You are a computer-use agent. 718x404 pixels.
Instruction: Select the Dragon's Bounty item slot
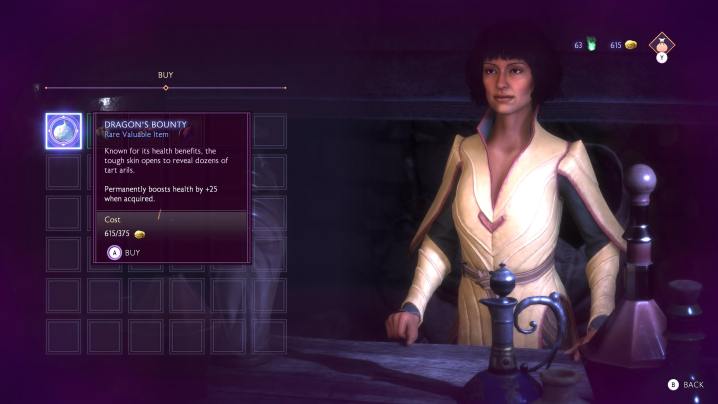(x=63, y=130)
